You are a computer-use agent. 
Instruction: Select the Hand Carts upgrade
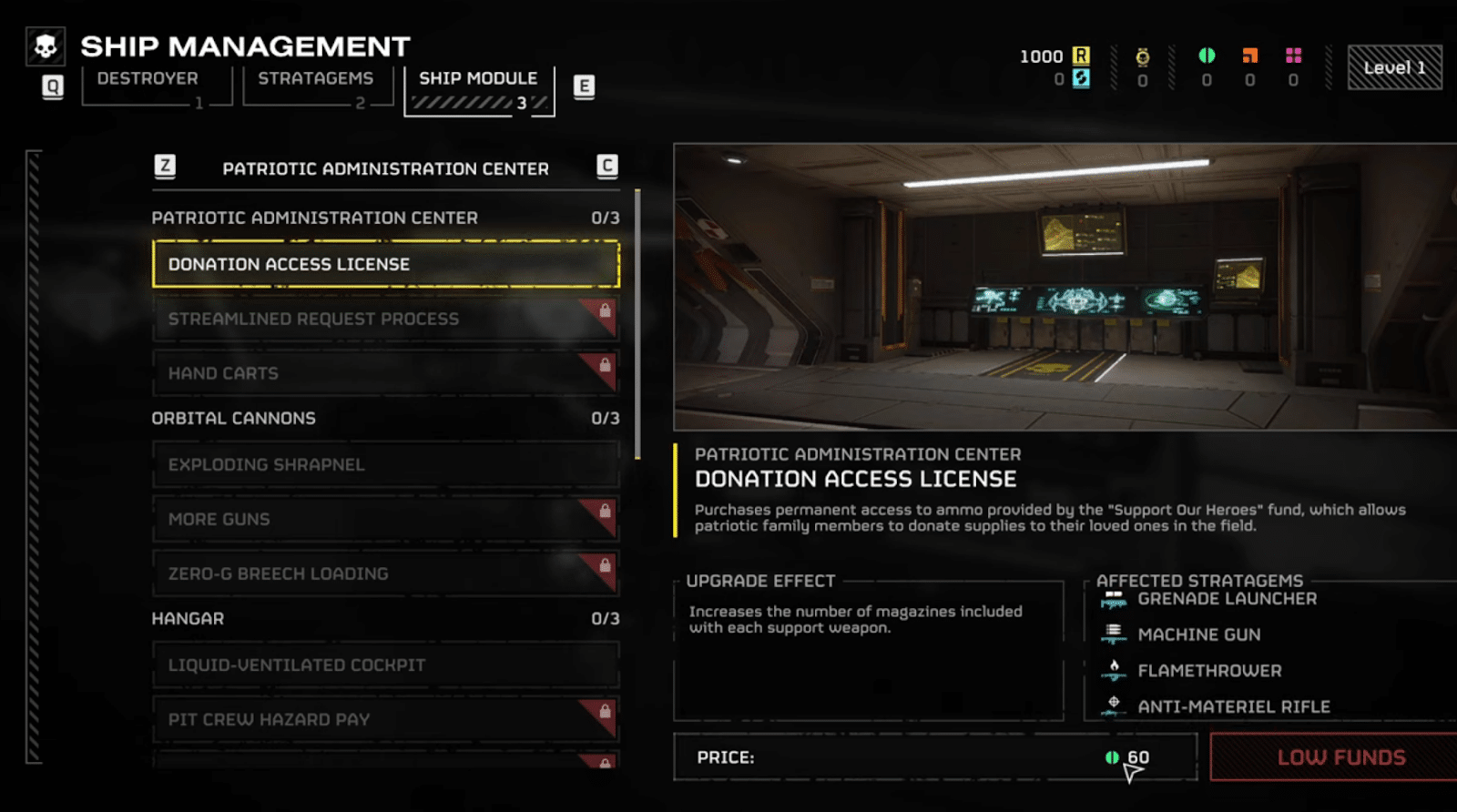[x=385, y=373]
